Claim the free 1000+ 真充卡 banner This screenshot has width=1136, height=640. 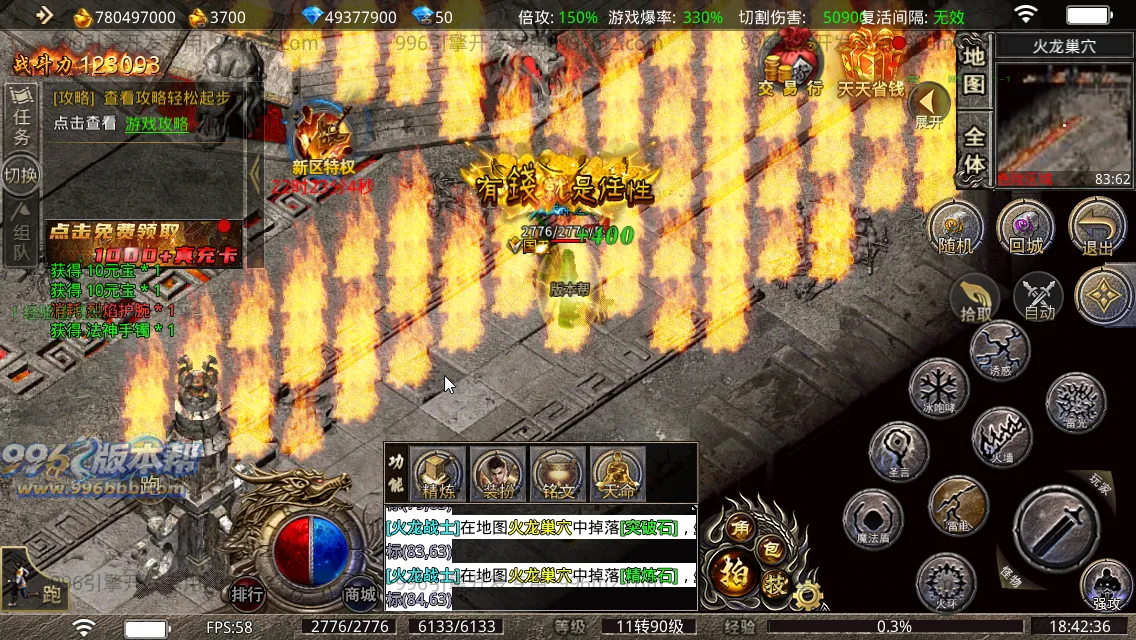[x=143, y=245]
